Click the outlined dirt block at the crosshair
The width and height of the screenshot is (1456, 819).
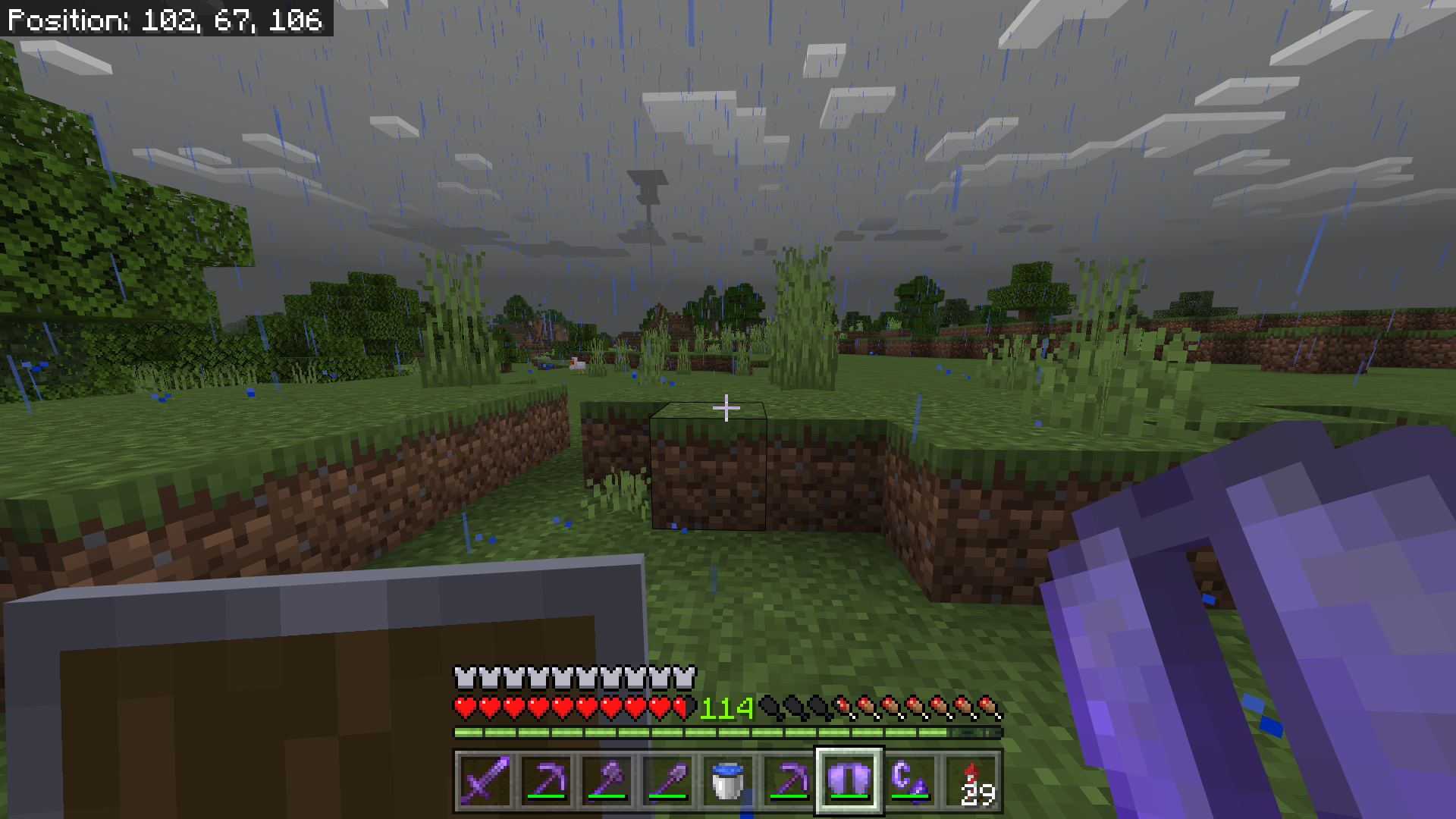(x=709, y=470)
